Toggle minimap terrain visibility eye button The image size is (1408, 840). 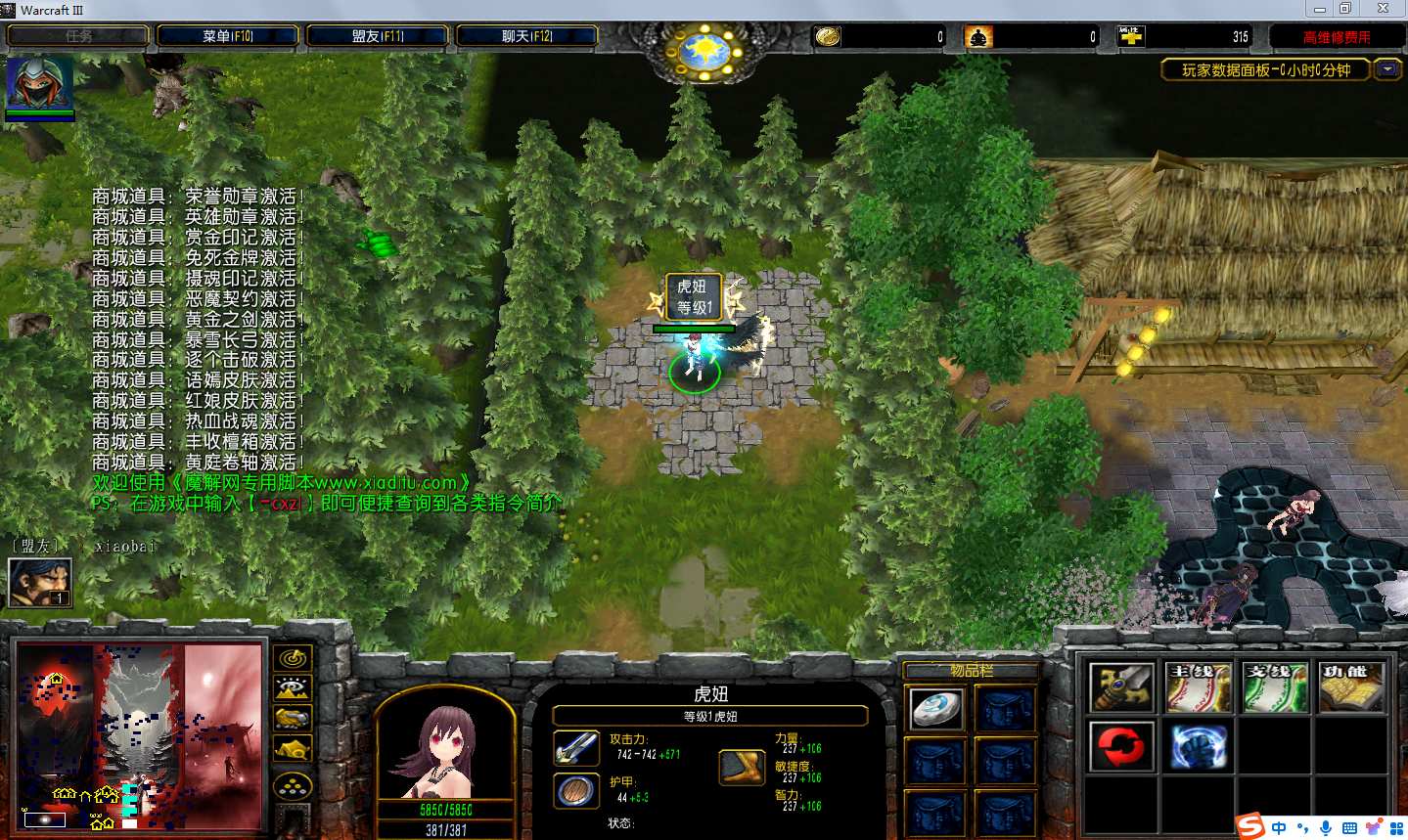tap(293, 688)
